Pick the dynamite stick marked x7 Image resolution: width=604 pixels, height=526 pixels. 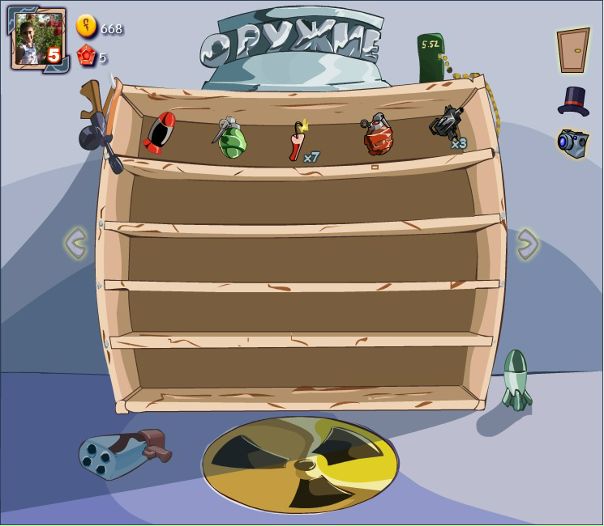[298, 140]
